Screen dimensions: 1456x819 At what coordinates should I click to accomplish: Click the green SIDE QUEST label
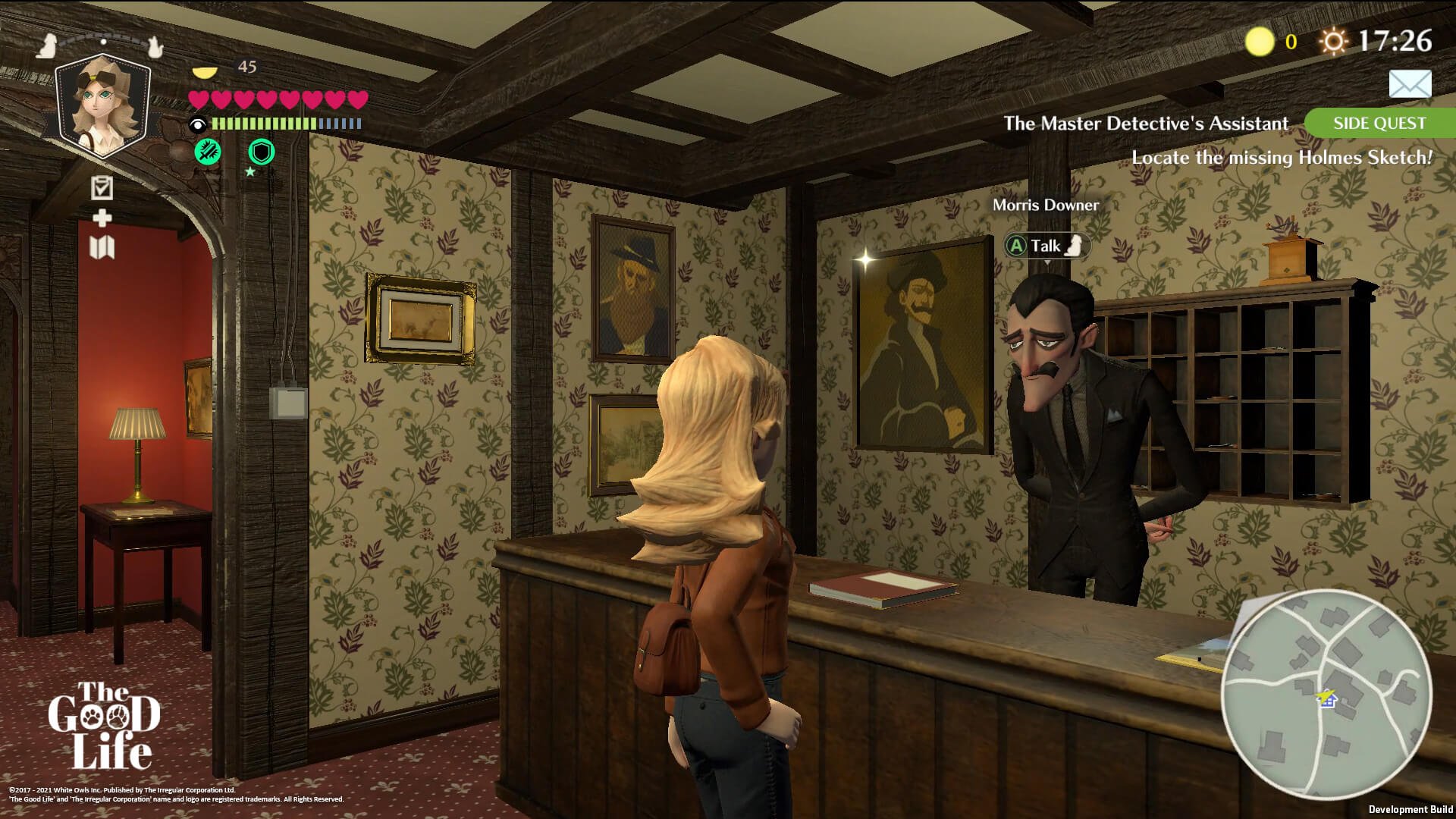click(1379, 124)
